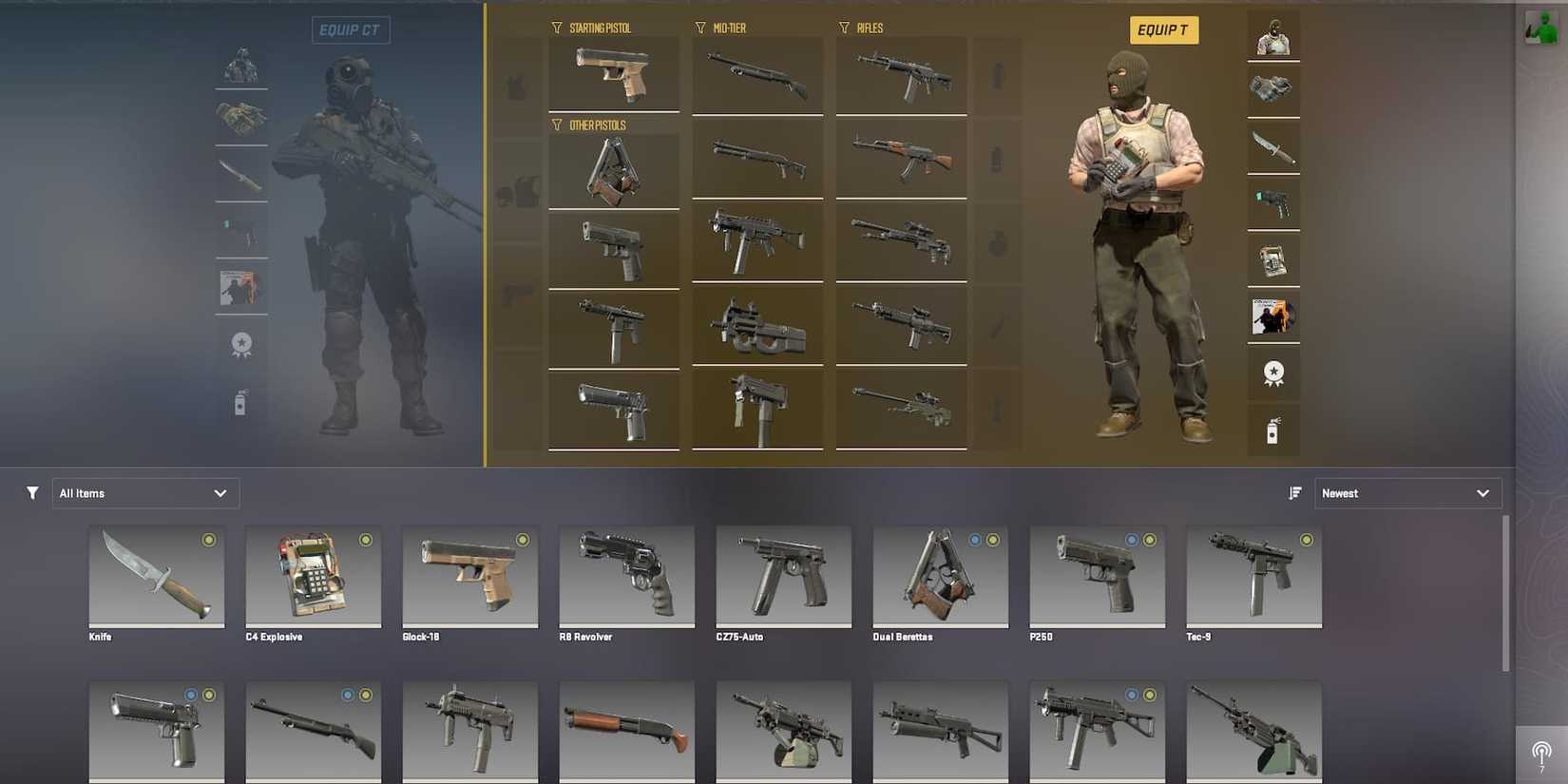Click the filter funnel icon beside STARTING PISTOL

(556, 28)
